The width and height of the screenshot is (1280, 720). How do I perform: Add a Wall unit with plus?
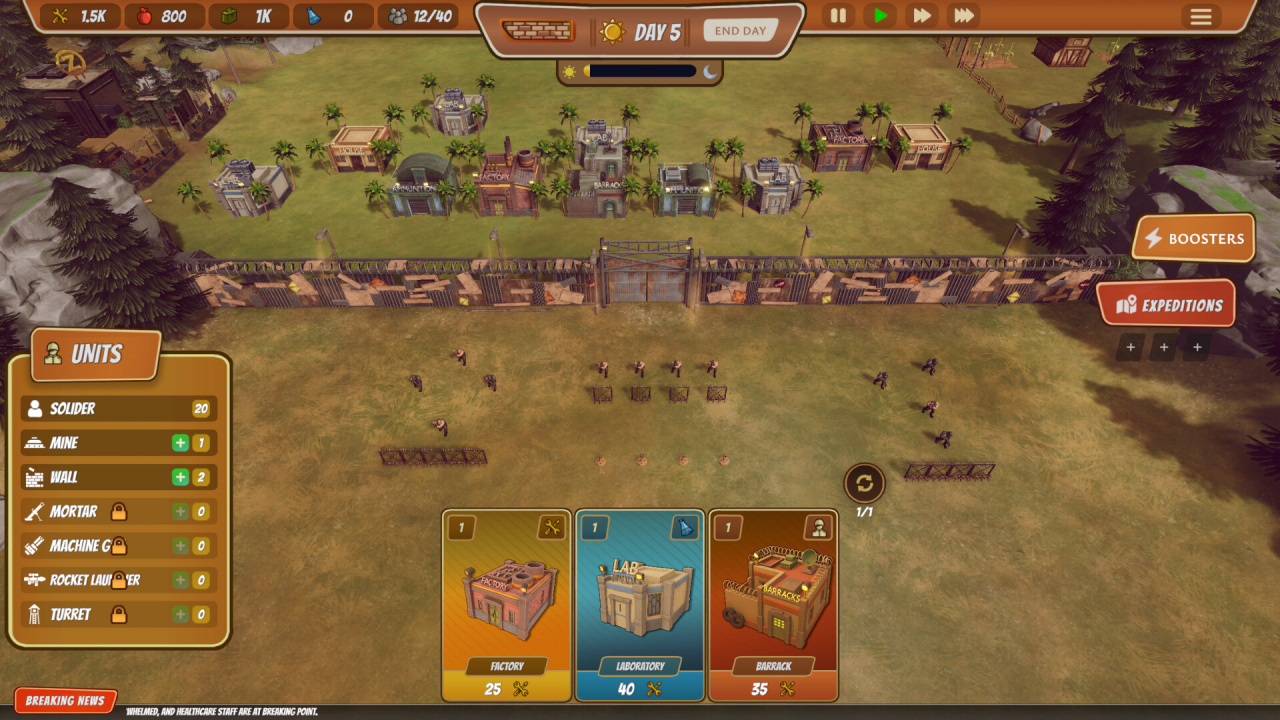180,477
